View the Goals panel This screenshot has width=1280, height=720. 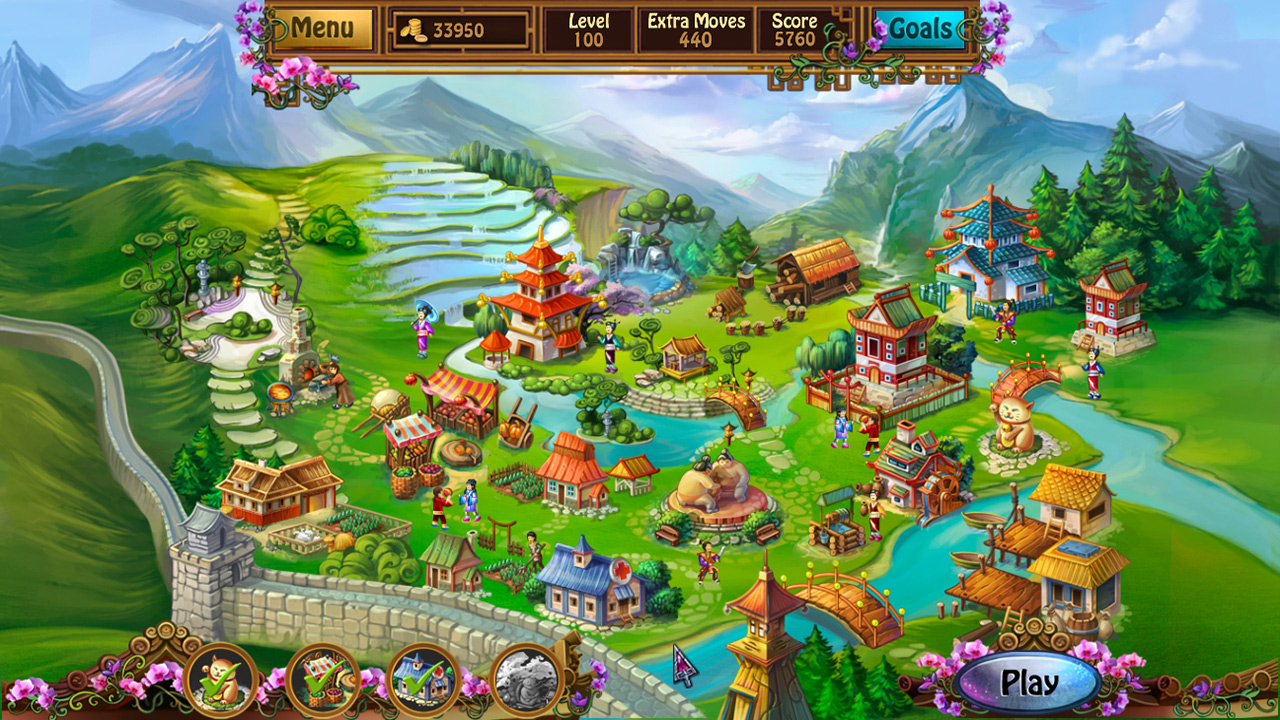tap(919, 30)
